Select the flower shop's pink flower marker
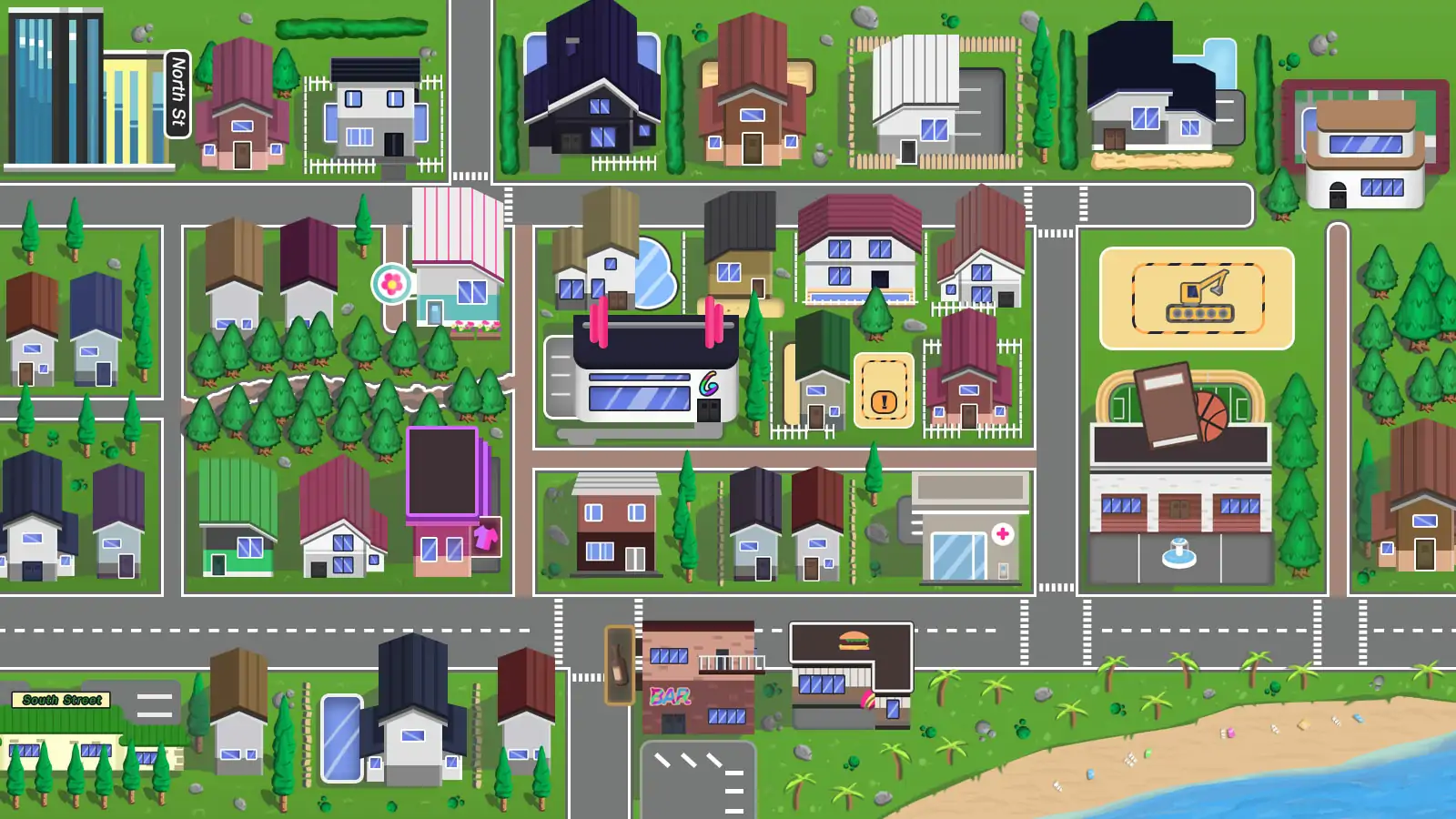The height and width of the screenshot is (819, 1456). tap(392, 284)
